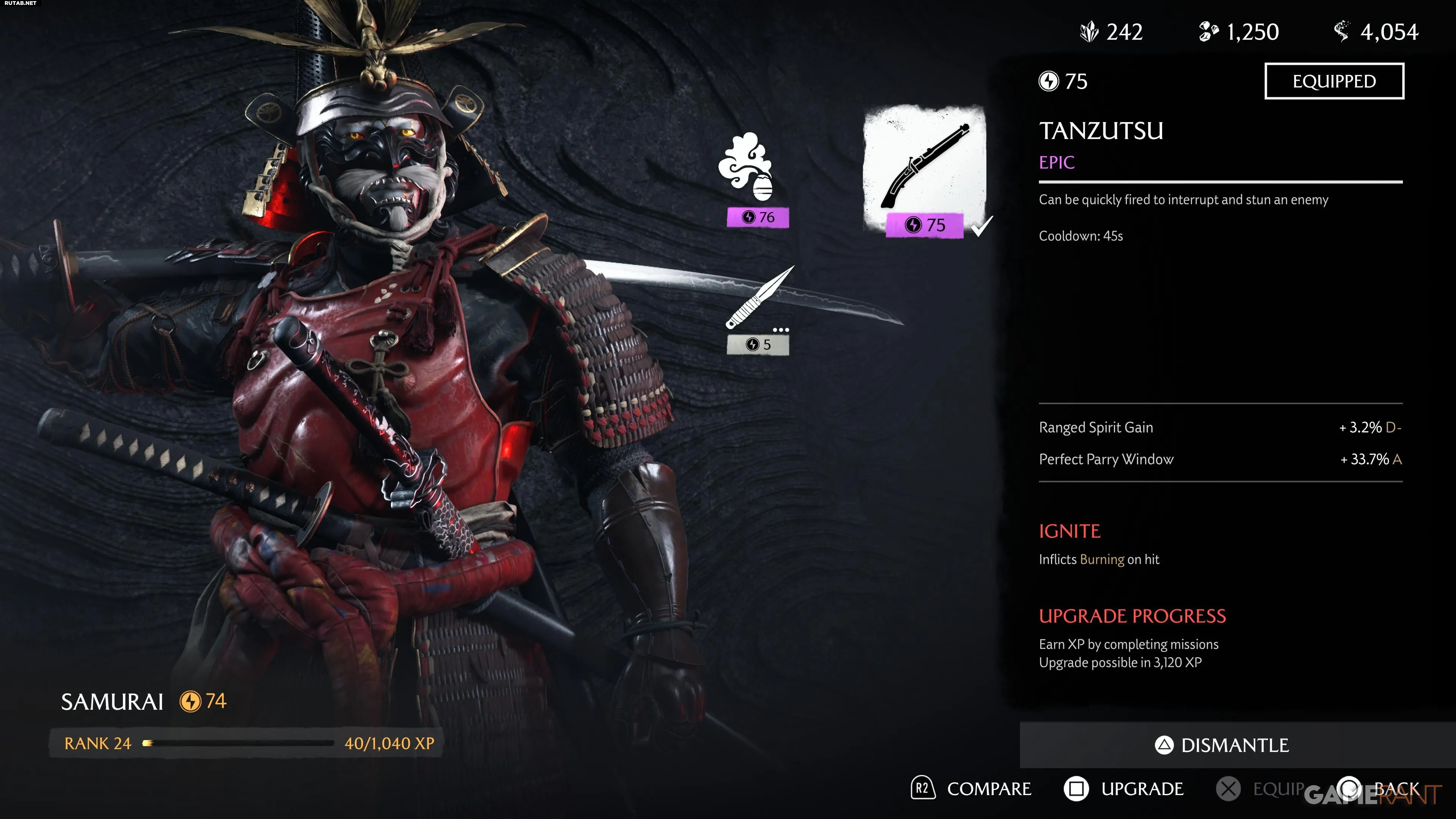Select the equipped Tanzutsu gun slot
1456x819 pixels.
(x=925, y=169)
